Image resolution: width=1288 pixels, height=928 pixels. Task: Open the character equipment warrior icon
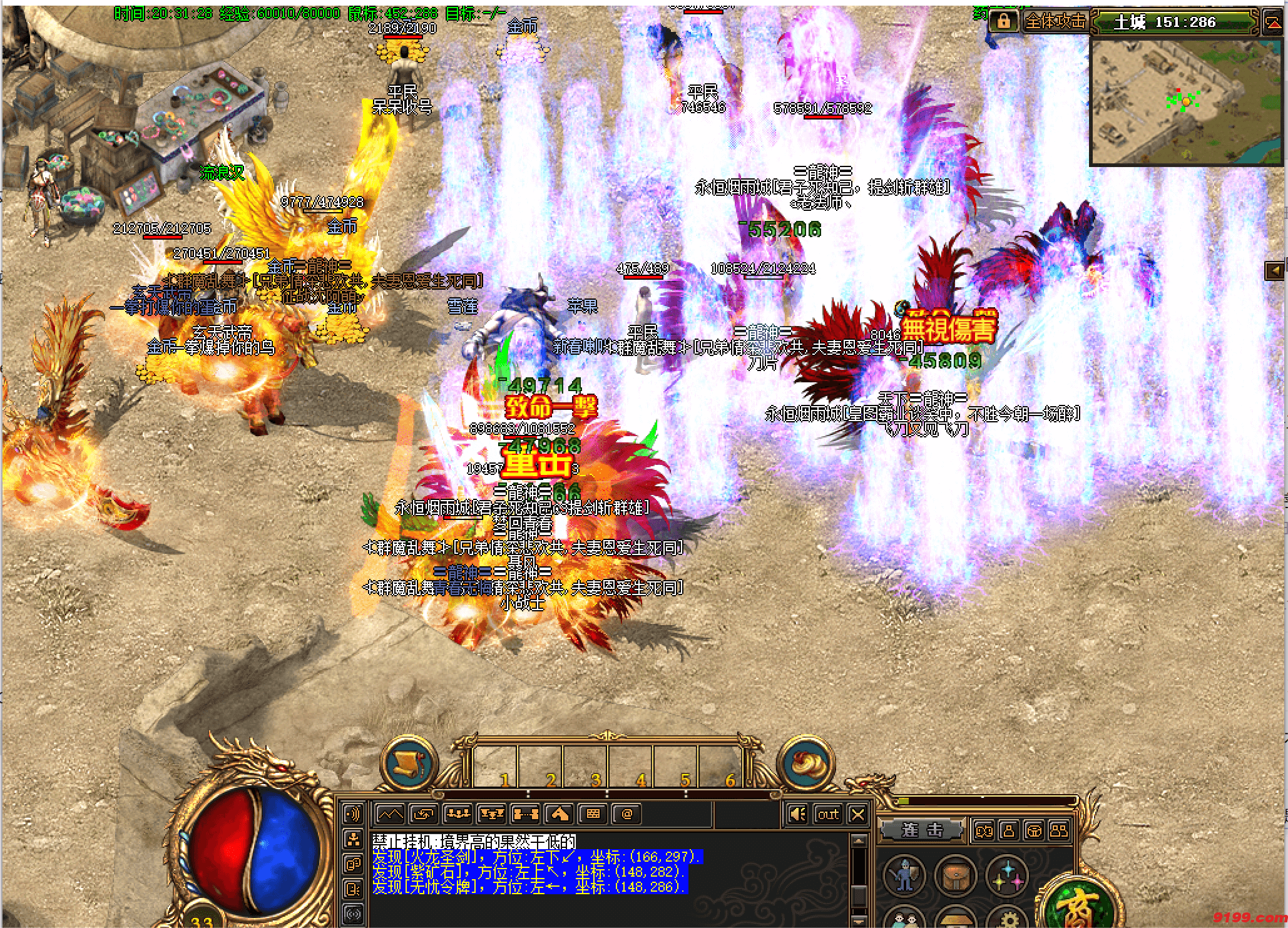pyautogui.click(x=904, y=875)
